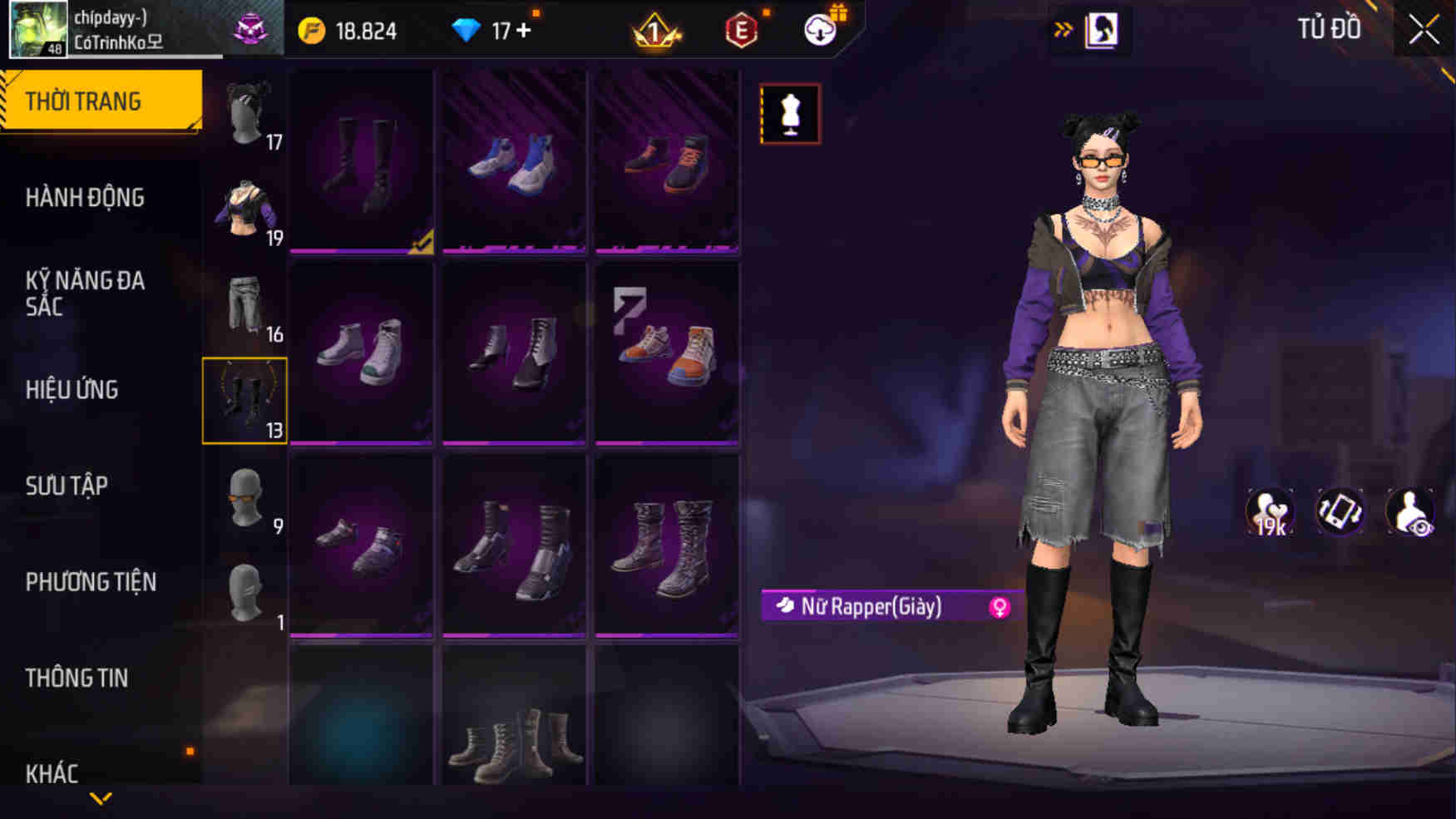Click the TỦ ĐỒ title button

click(x=1328, y=29)
